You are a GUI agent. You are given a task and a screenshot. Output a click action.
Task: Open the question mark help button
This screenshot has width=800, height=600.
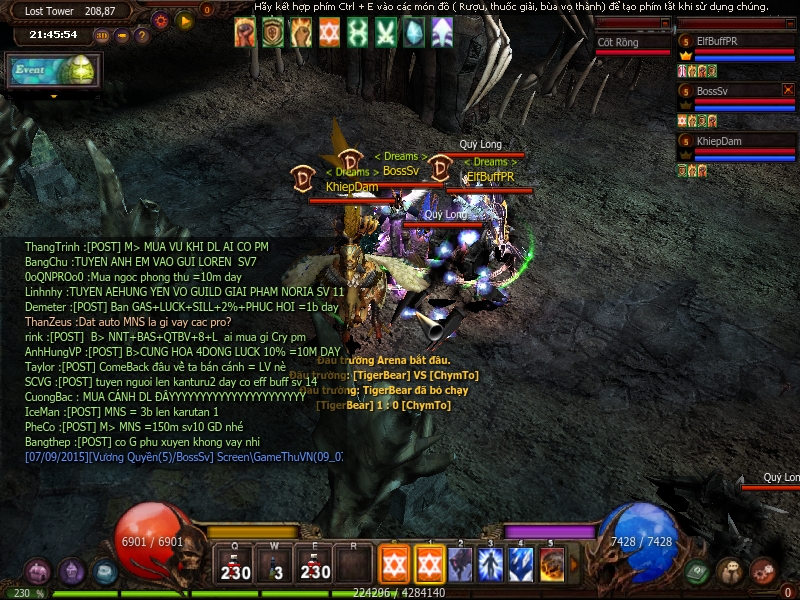142,36
